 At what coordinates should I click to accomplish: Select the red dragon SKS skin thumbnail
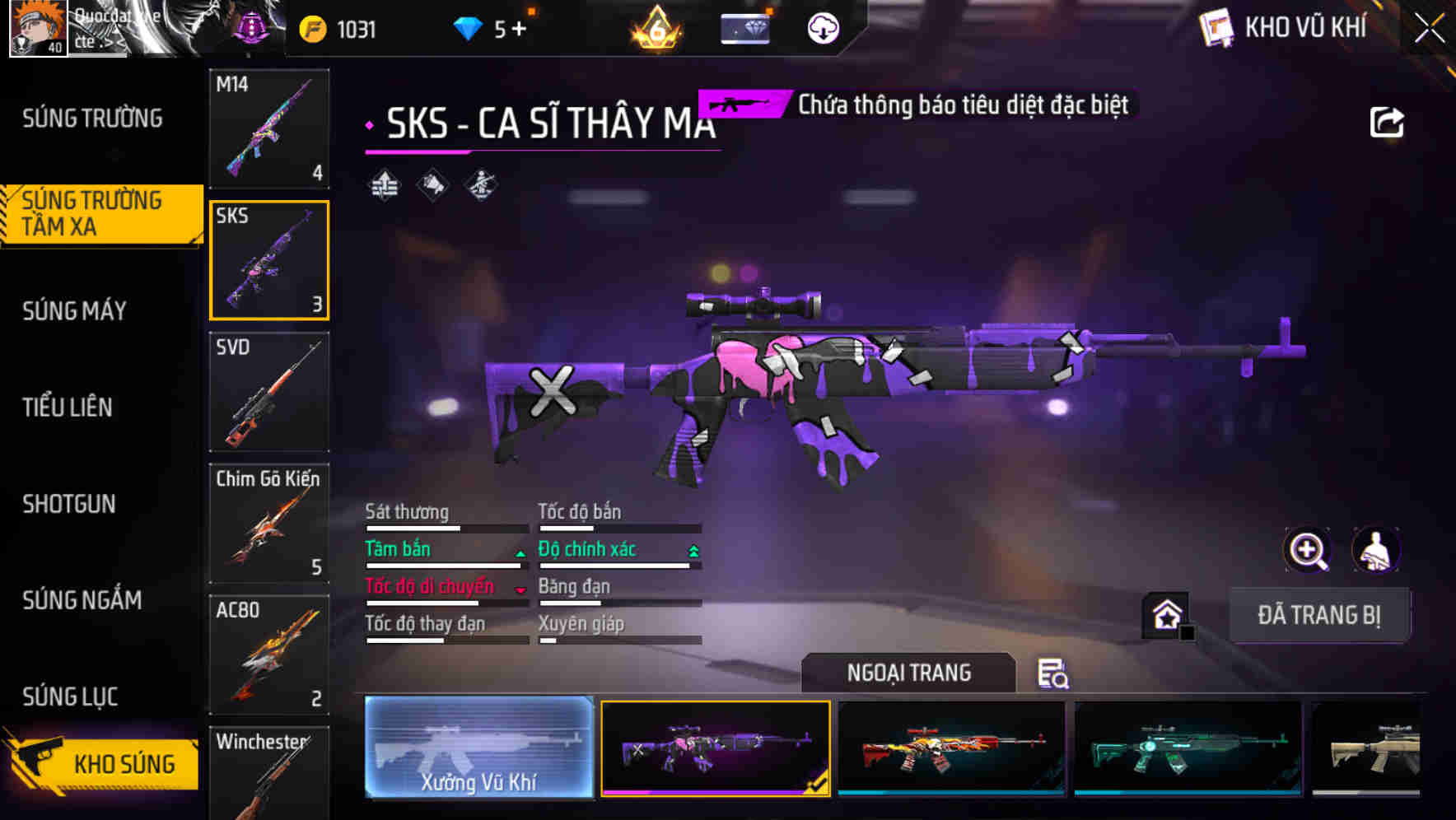[x=951, y=749]
